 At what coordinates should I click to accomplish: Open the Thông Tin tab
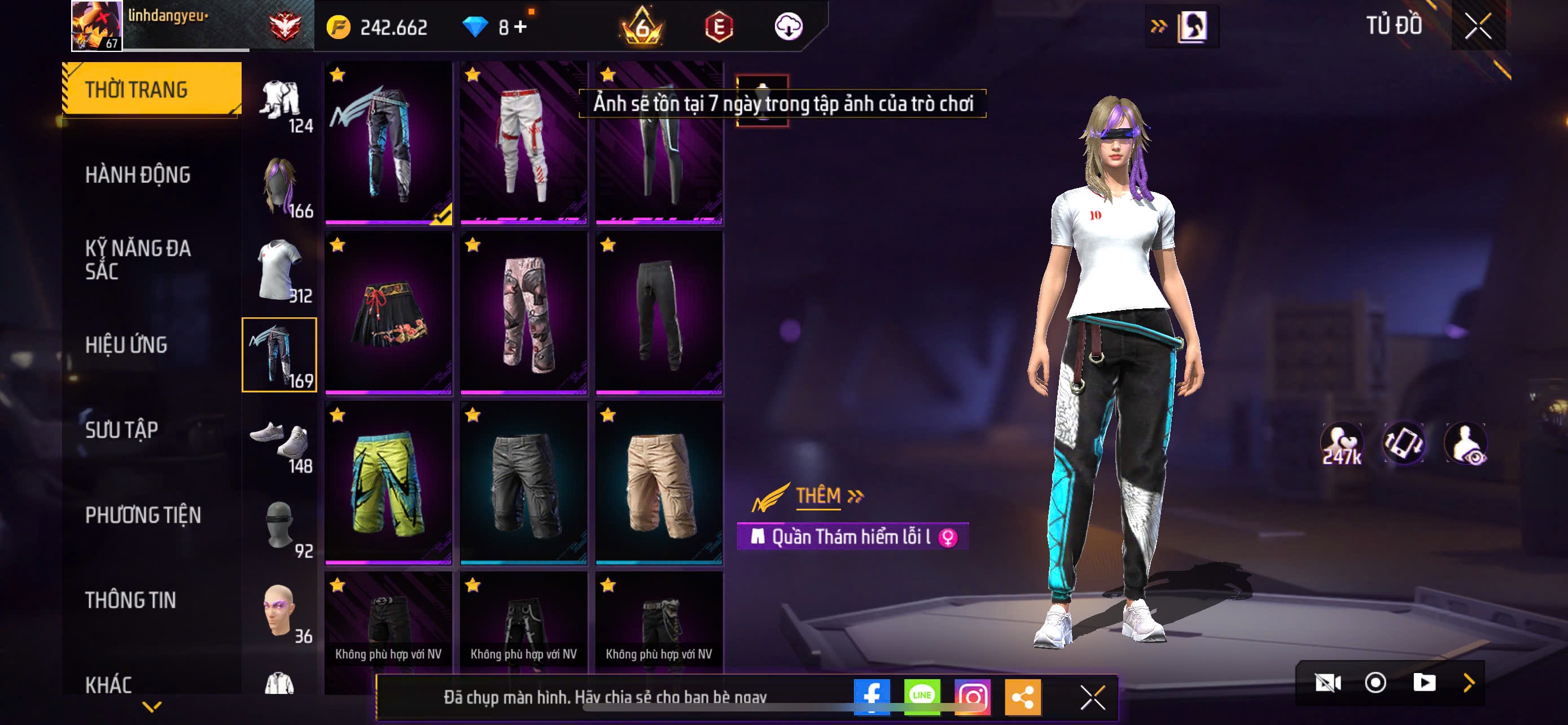130,600
